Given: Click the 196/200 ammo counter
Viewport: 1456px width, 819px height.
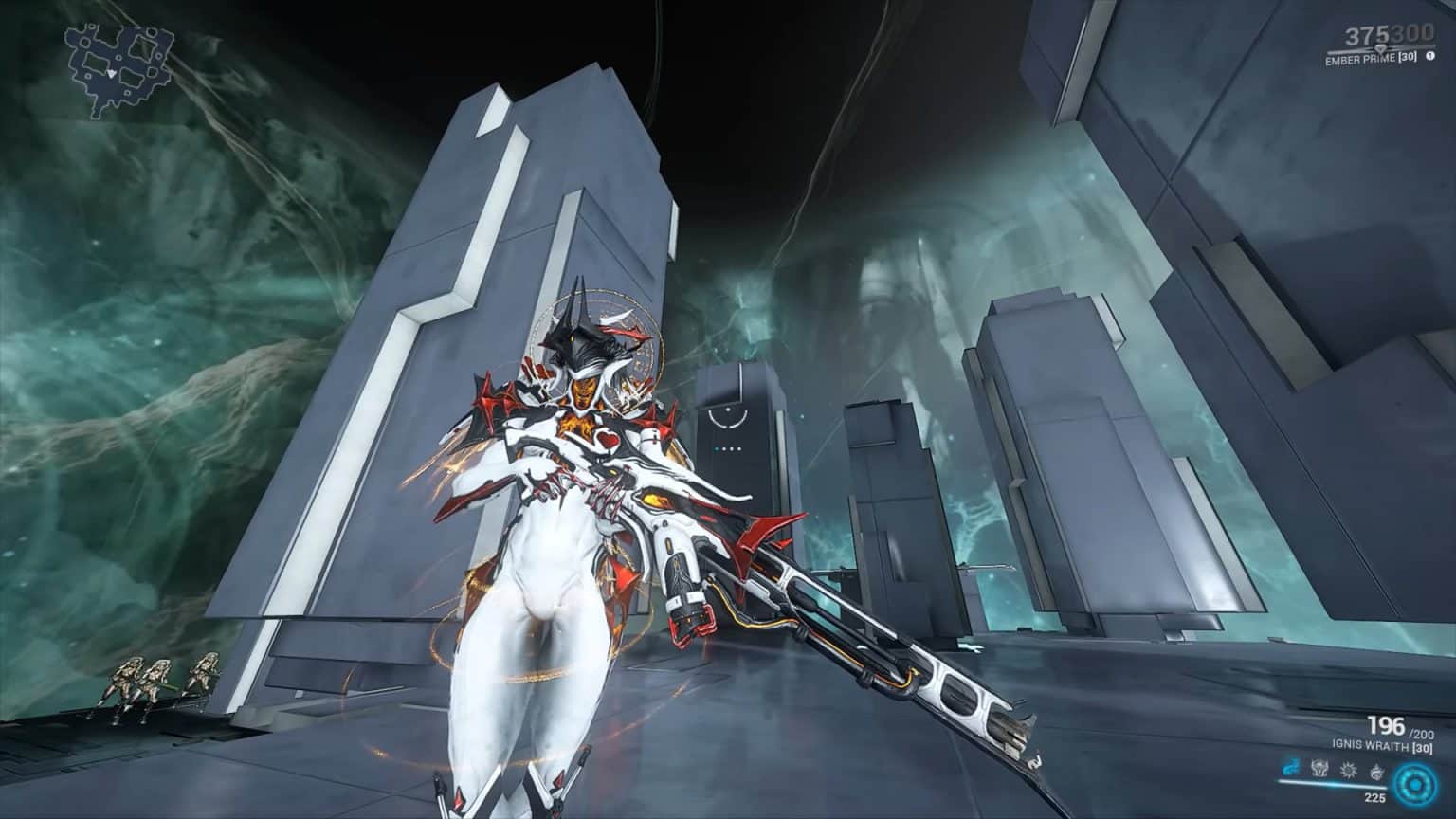Looking at the screenshot, I should pyautogui.click(x=1386, y=726).
